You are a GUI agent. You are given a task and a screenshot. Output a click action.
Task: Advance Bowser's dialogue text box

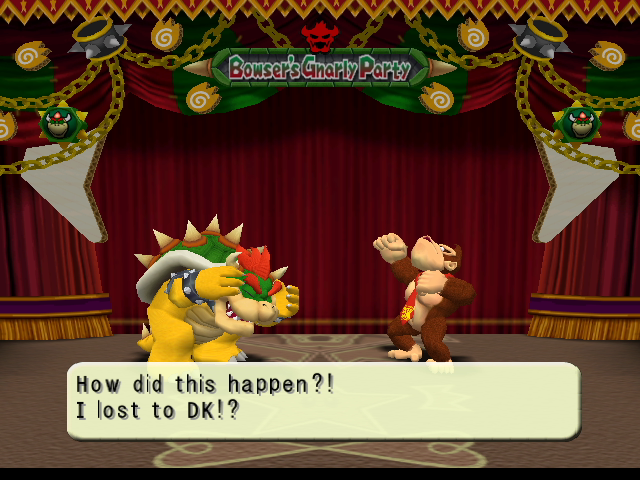click(322, 400)
